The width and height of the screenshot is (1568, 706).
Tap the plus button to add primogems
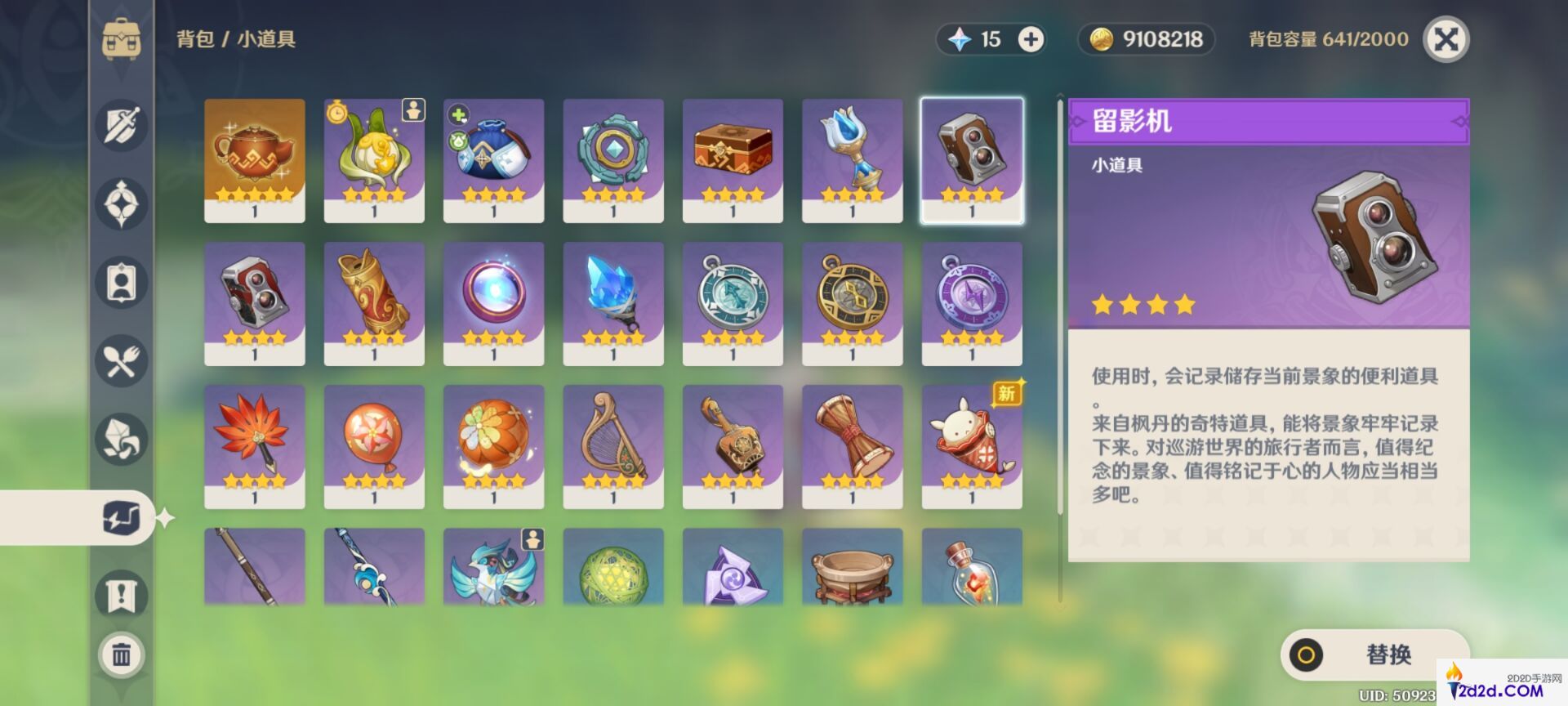coord(1031,39)
